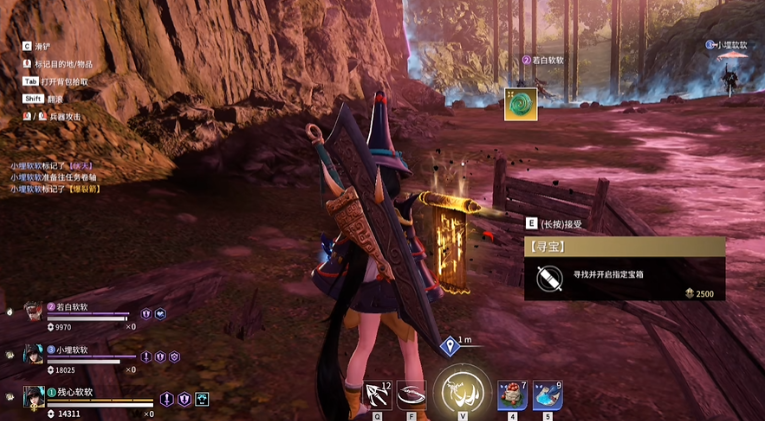Activate the bow weapon skill slot
The image size is (765, 421).
(x=378, y=394)
